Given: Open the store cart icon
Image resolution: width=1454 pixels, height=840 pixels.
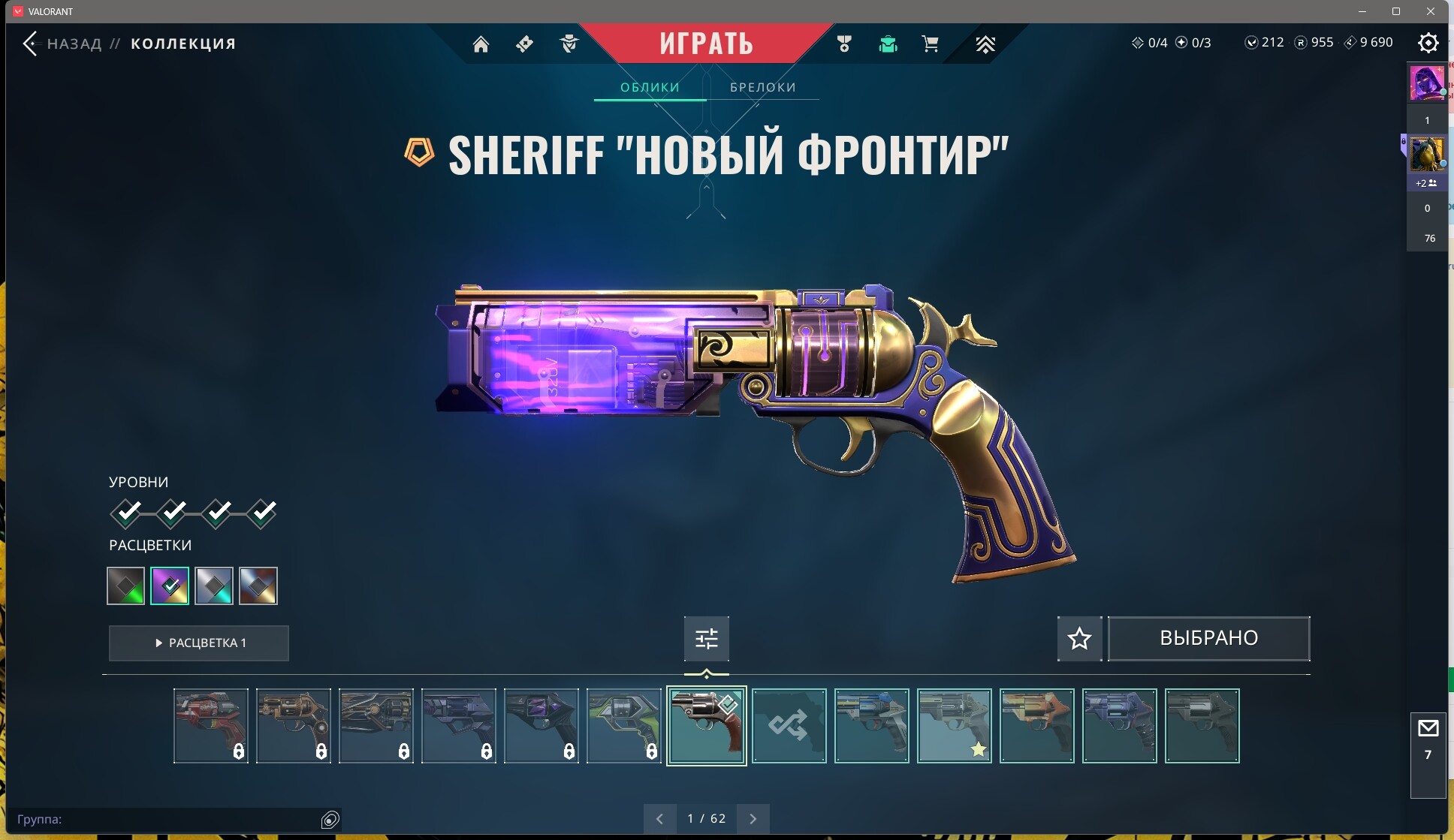Looking at the screenshot, I should point(930,44).
